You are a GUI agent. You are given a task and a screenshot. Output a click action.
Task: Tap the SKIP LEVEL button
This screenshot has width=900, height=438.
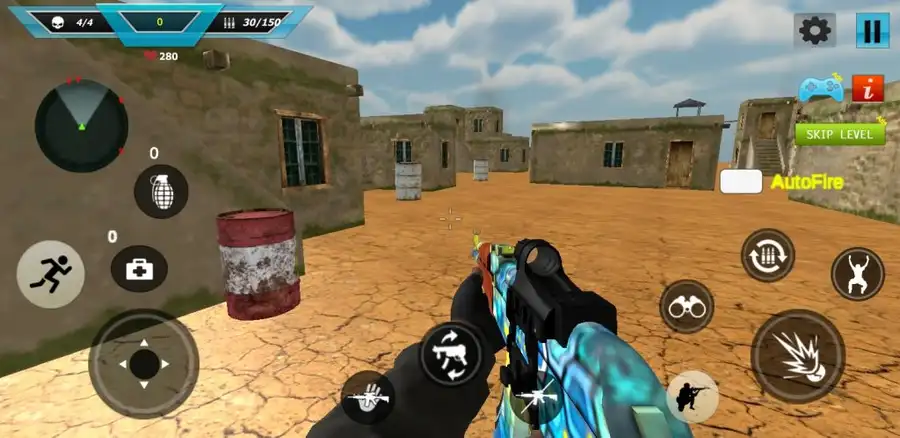(x=840, y=133)
